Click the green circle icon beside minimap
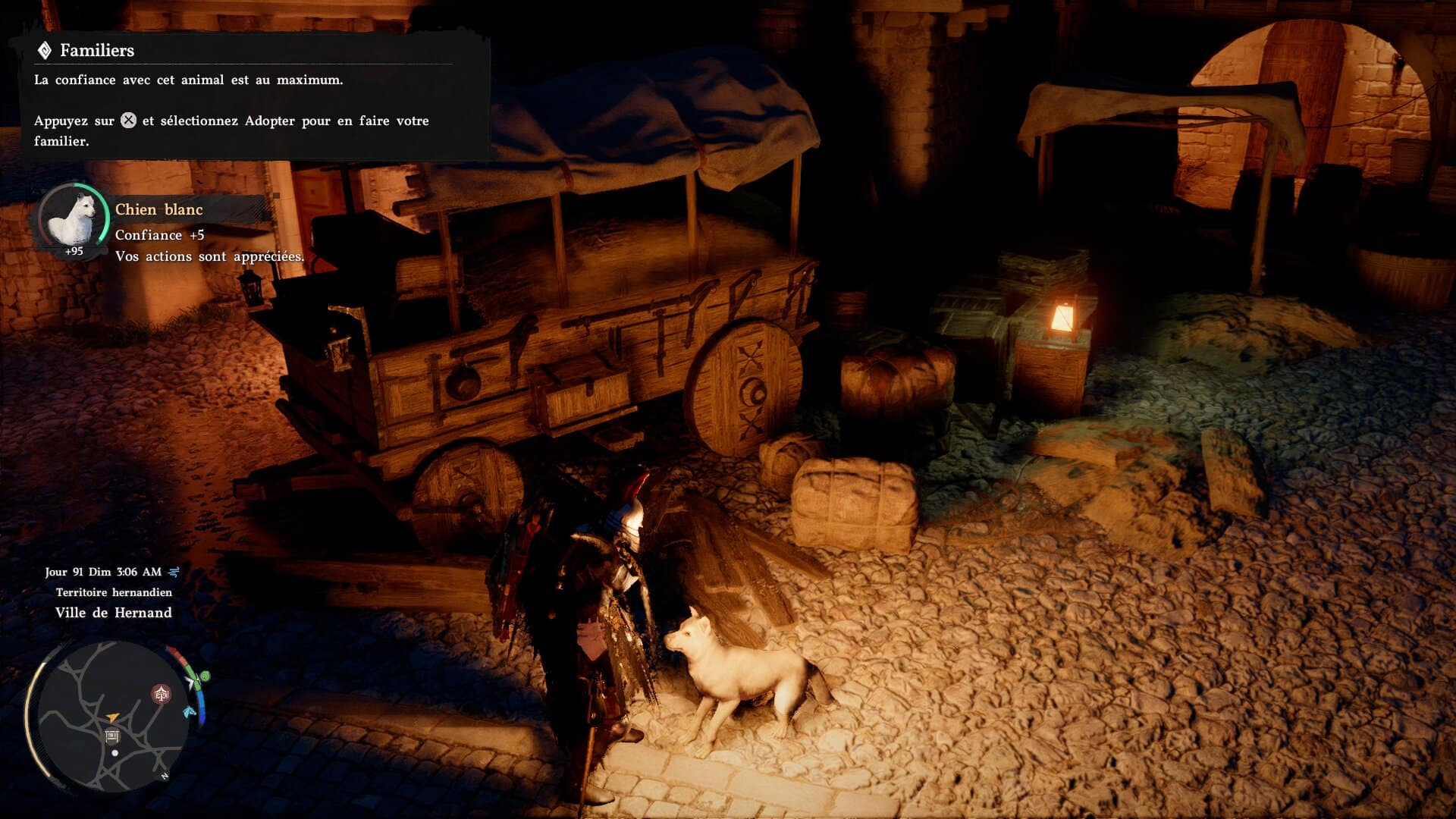The image size is (1456, 819). pos(203,676)
